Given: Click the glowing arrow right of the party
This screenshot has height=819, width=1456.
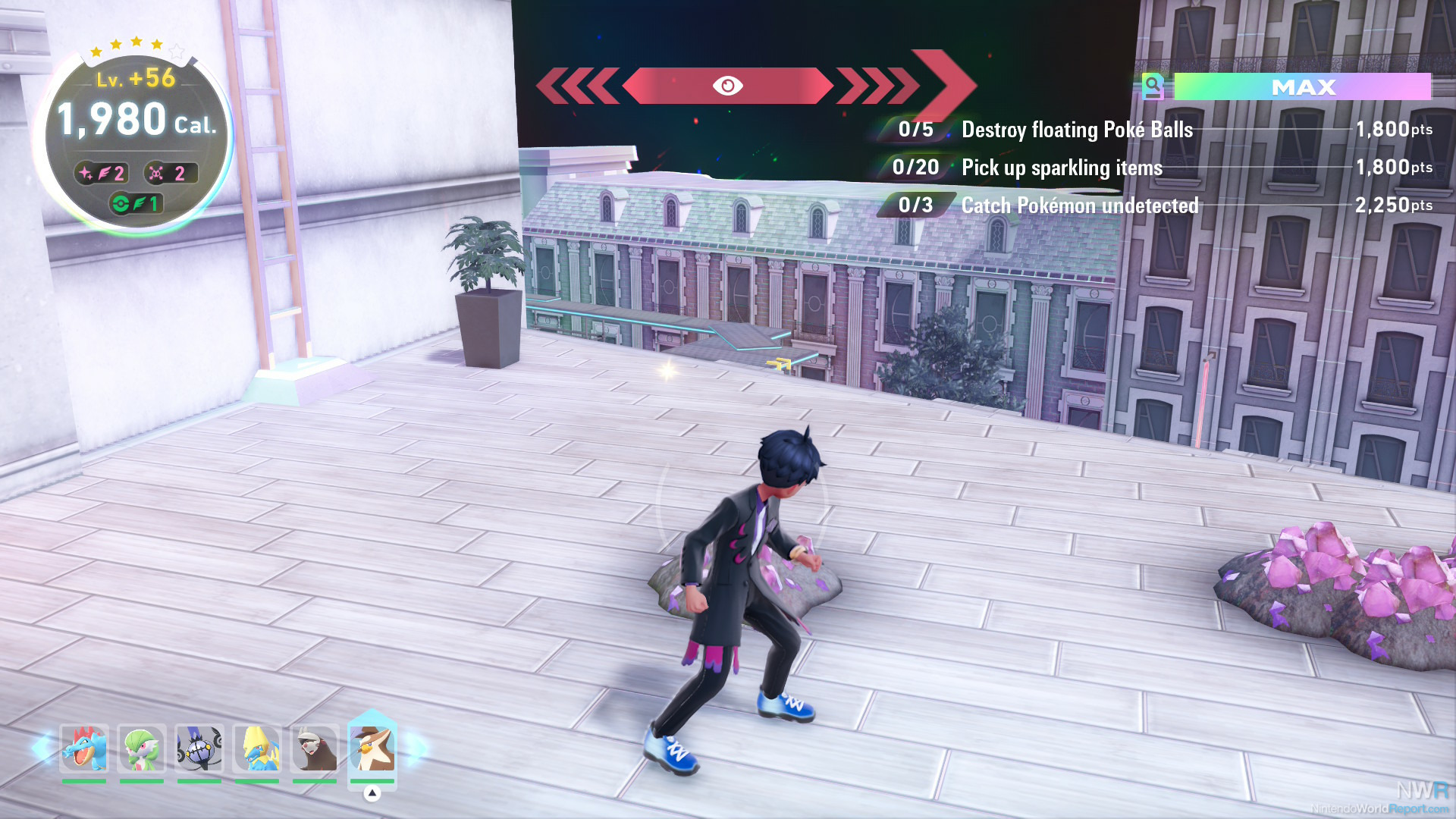Looking at the screenshot, I should (x=416, y=748).
